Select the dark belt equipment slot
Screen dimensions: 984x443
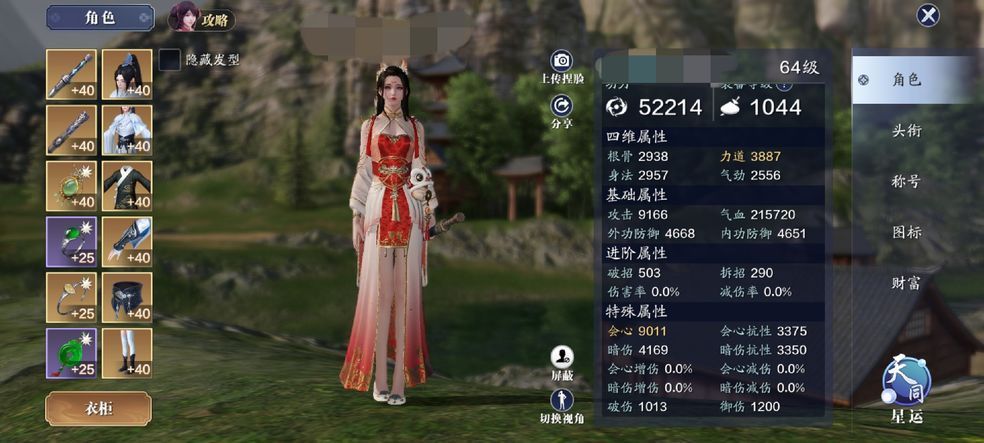[x=127, y=297]
